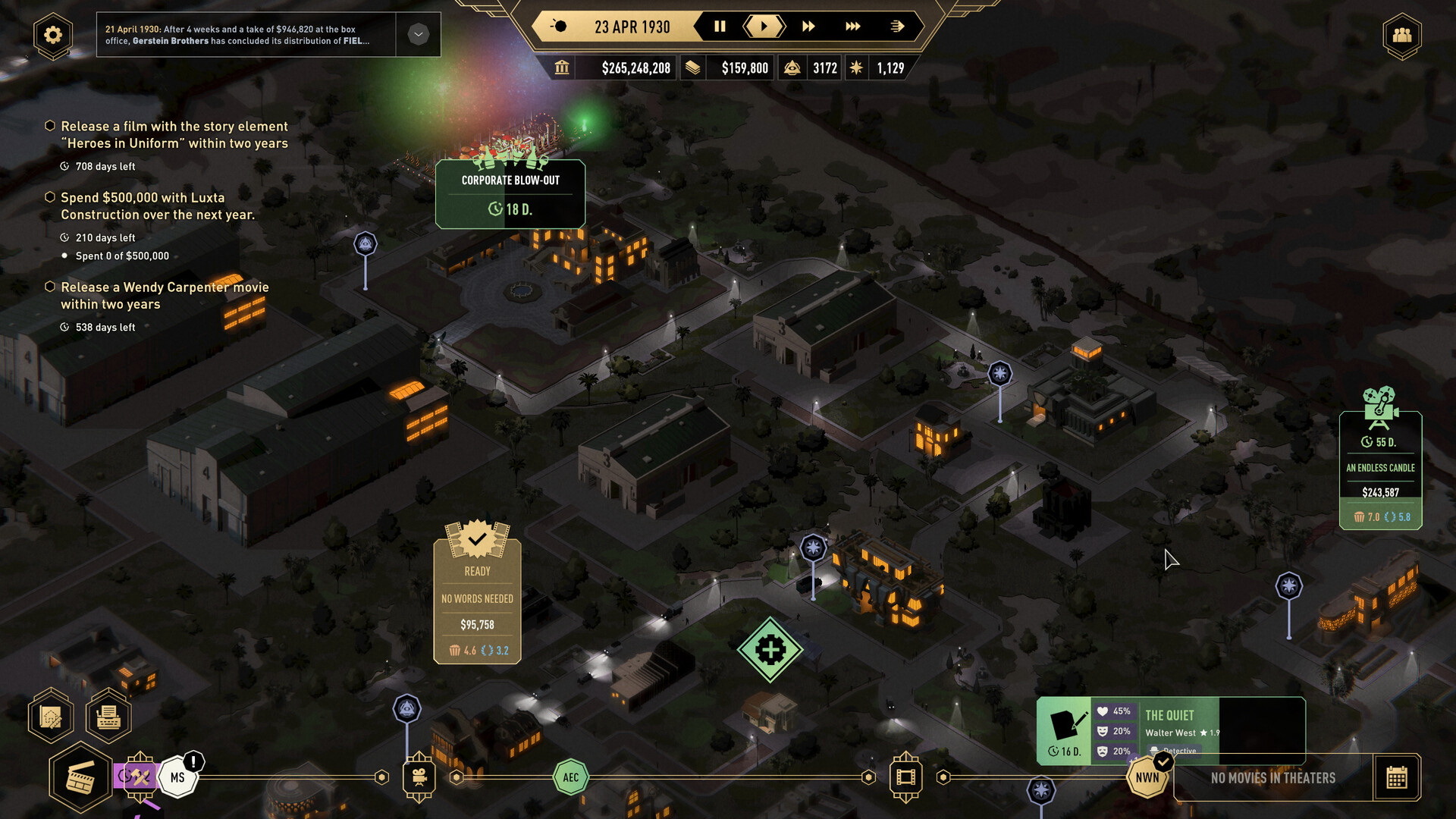
Task: Click the green plus diamond marker
Action: [770, 650]
